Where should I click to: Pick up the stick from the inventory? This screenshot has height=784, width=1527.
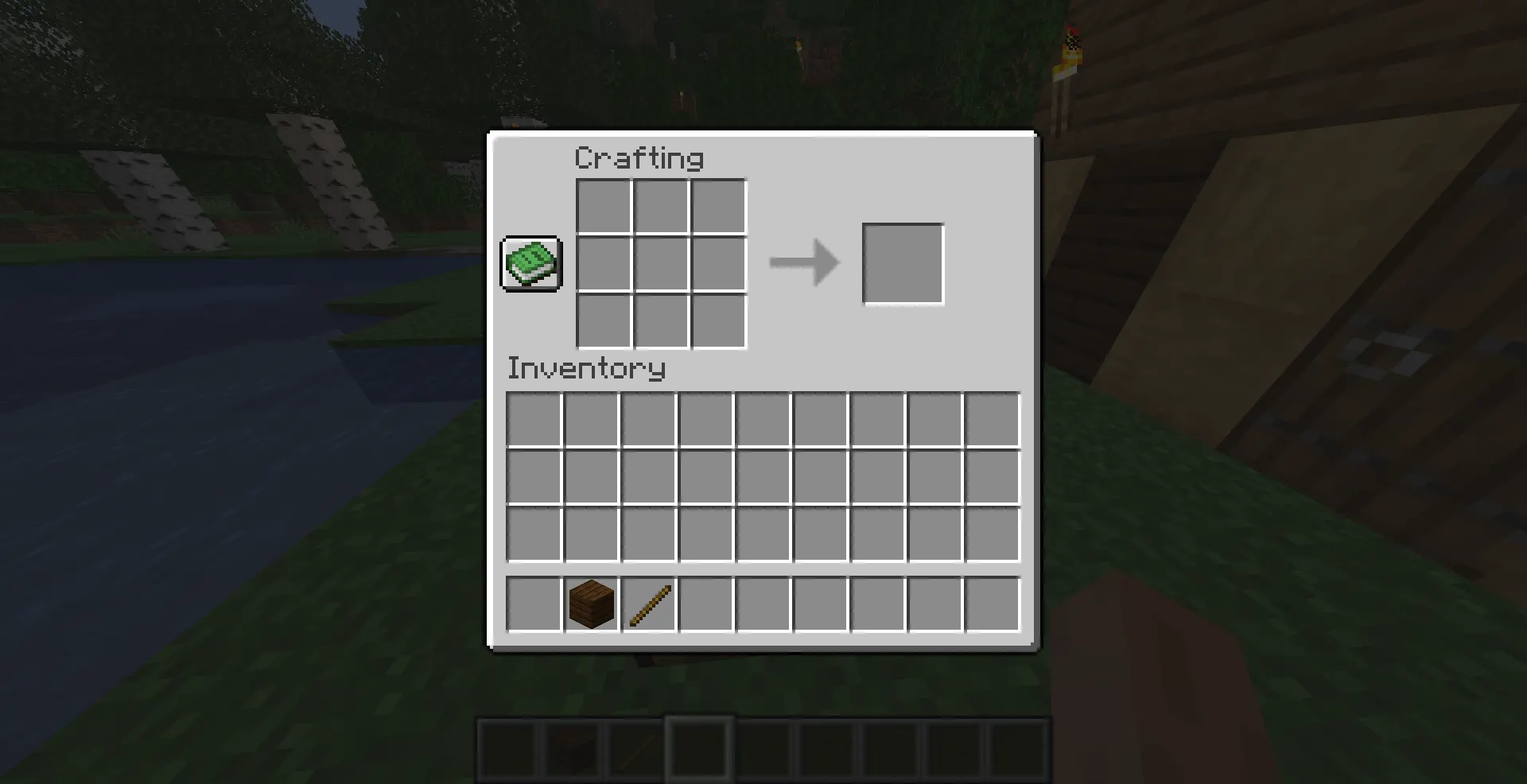point(648,603)
